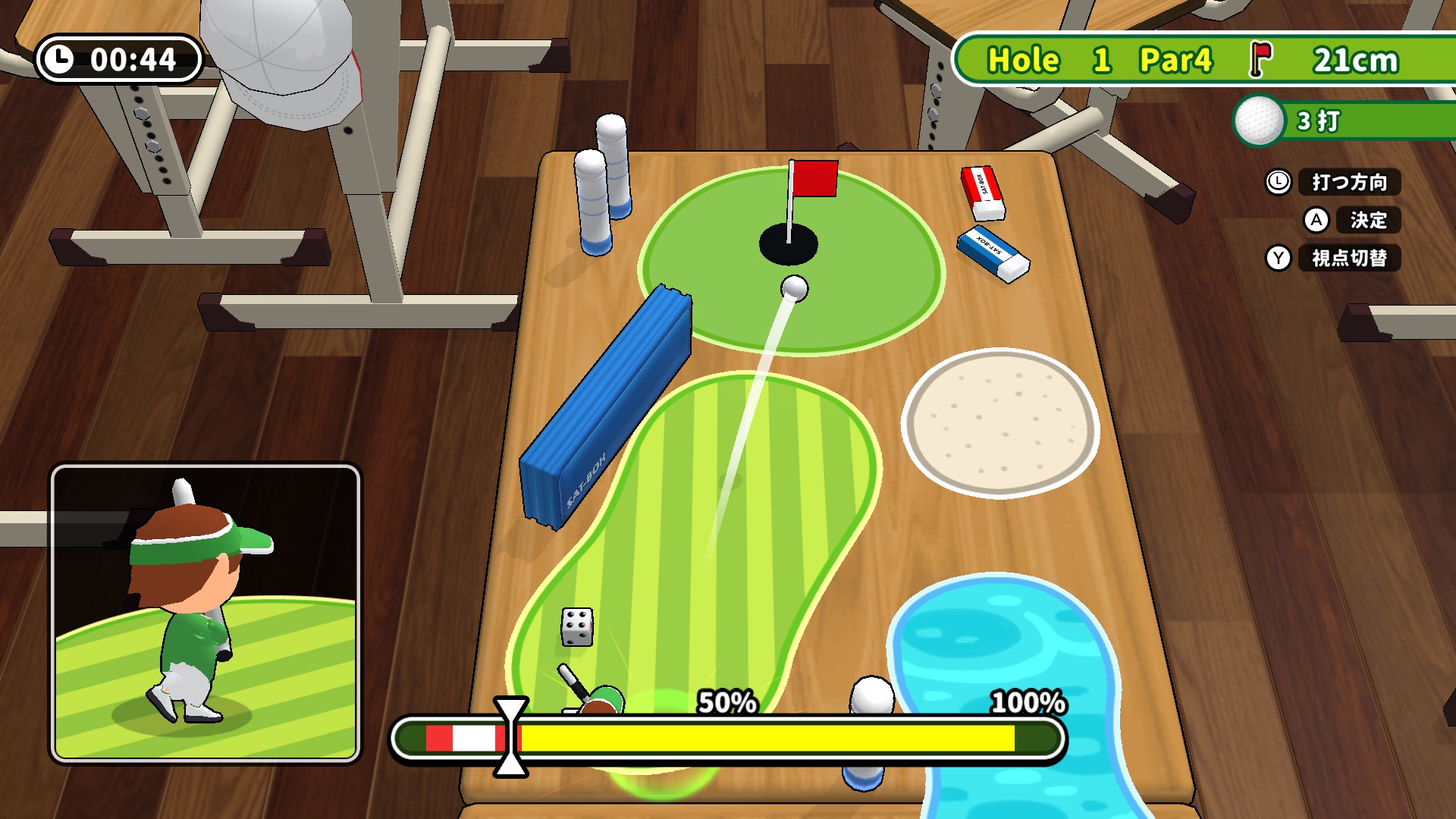Viewport: 1456px width, 819px height.
Task: Set shot power at the 50% label
Action: (x=726, y=702)
